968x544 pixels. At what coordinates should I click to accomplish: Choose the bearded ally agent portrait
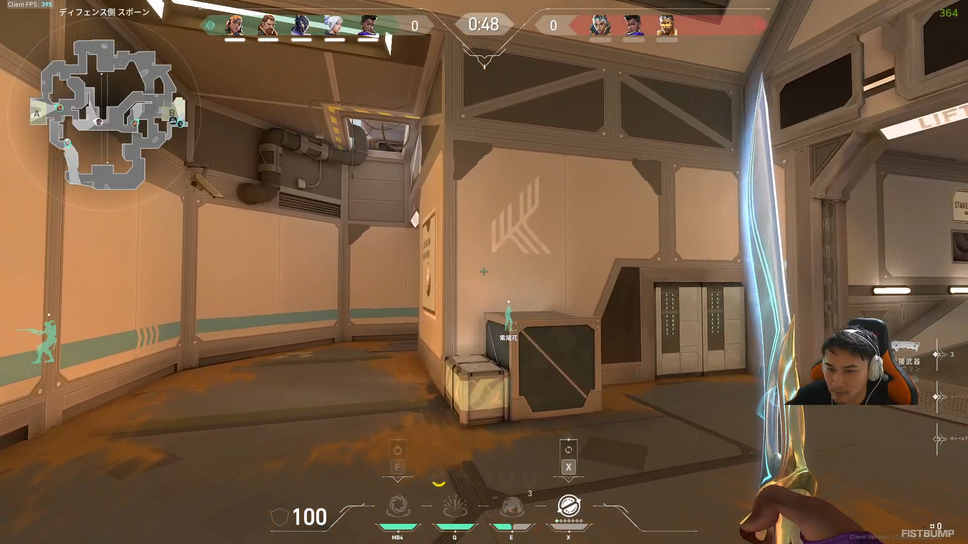click(267, 26)
